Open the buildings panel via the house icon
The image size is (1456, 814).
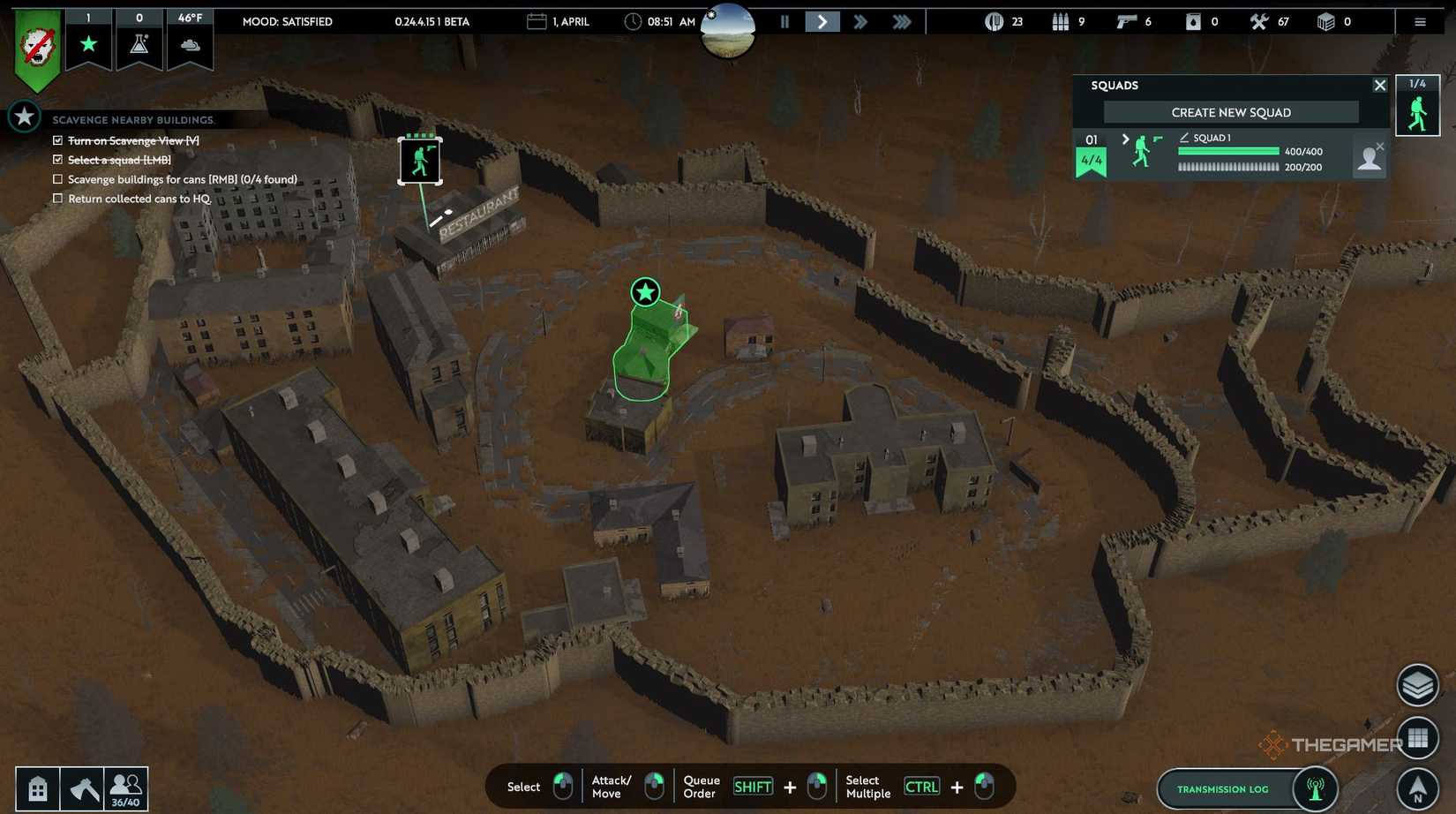point(36,788)
